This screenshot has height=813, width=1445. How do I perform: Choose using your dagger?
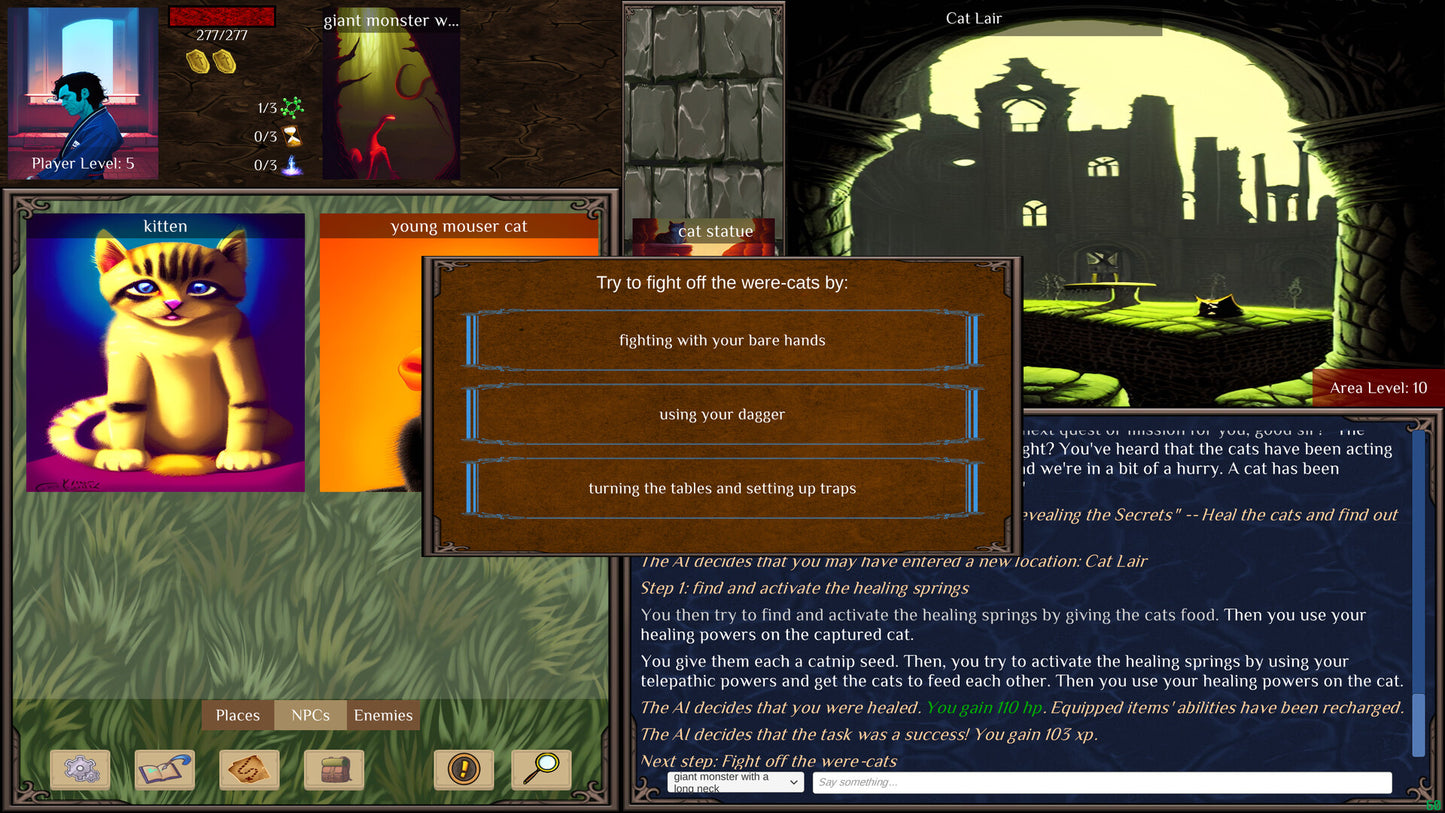(722, 414)
